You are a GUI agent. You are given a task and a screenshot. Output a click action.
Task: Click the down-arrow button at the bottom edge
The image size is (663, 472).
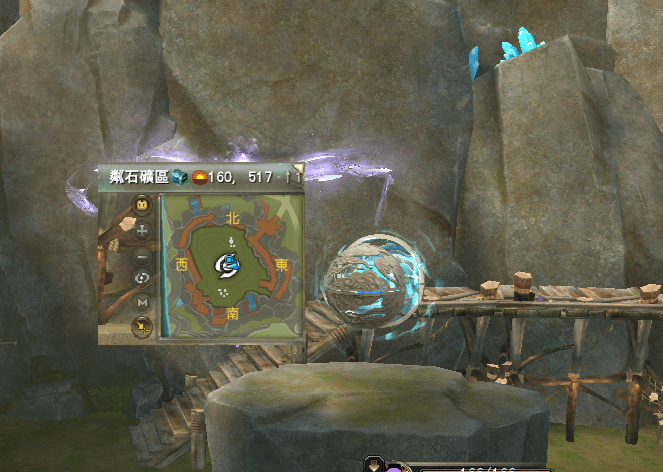point(374,465)
